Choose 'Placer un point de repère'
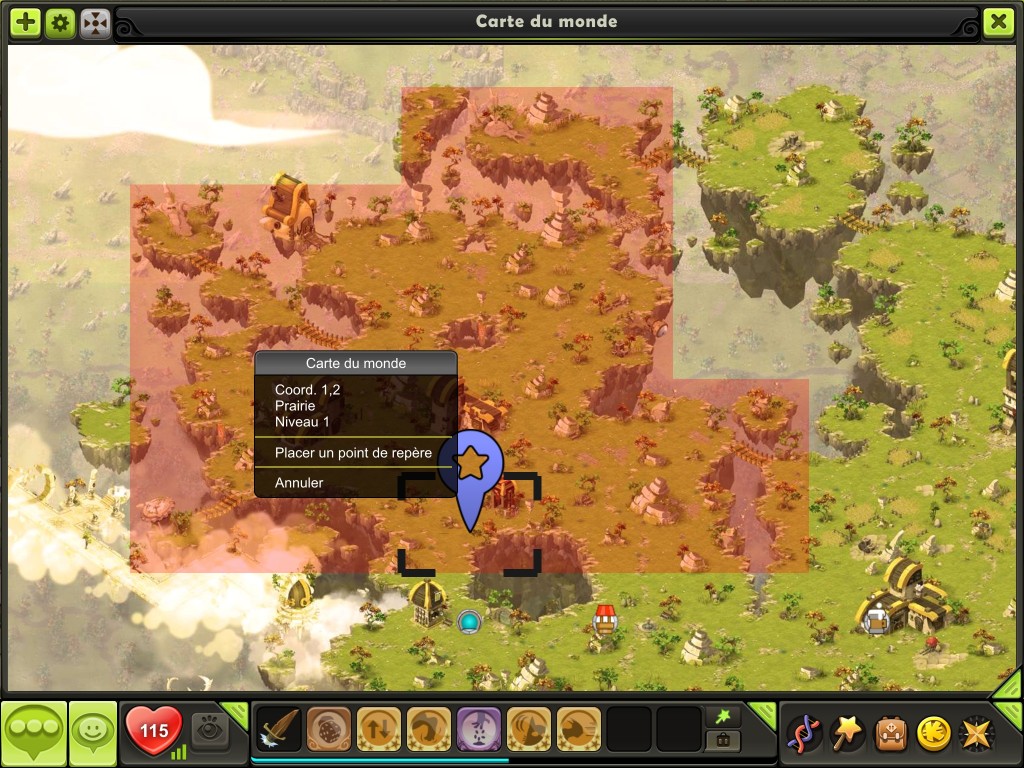 (x=353, y=453)
